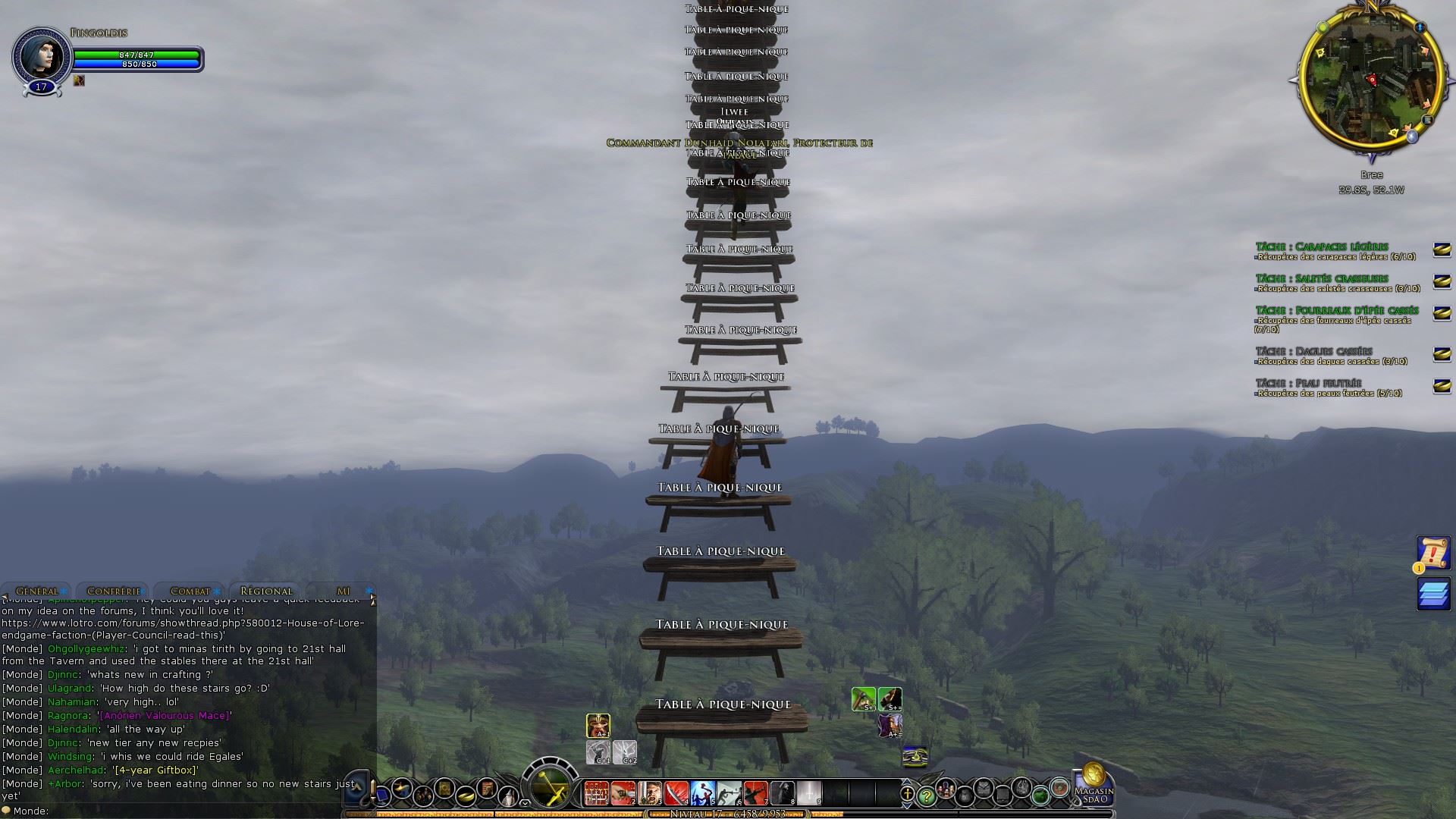Switch to the Général chat tab

(x=36, y=591)
